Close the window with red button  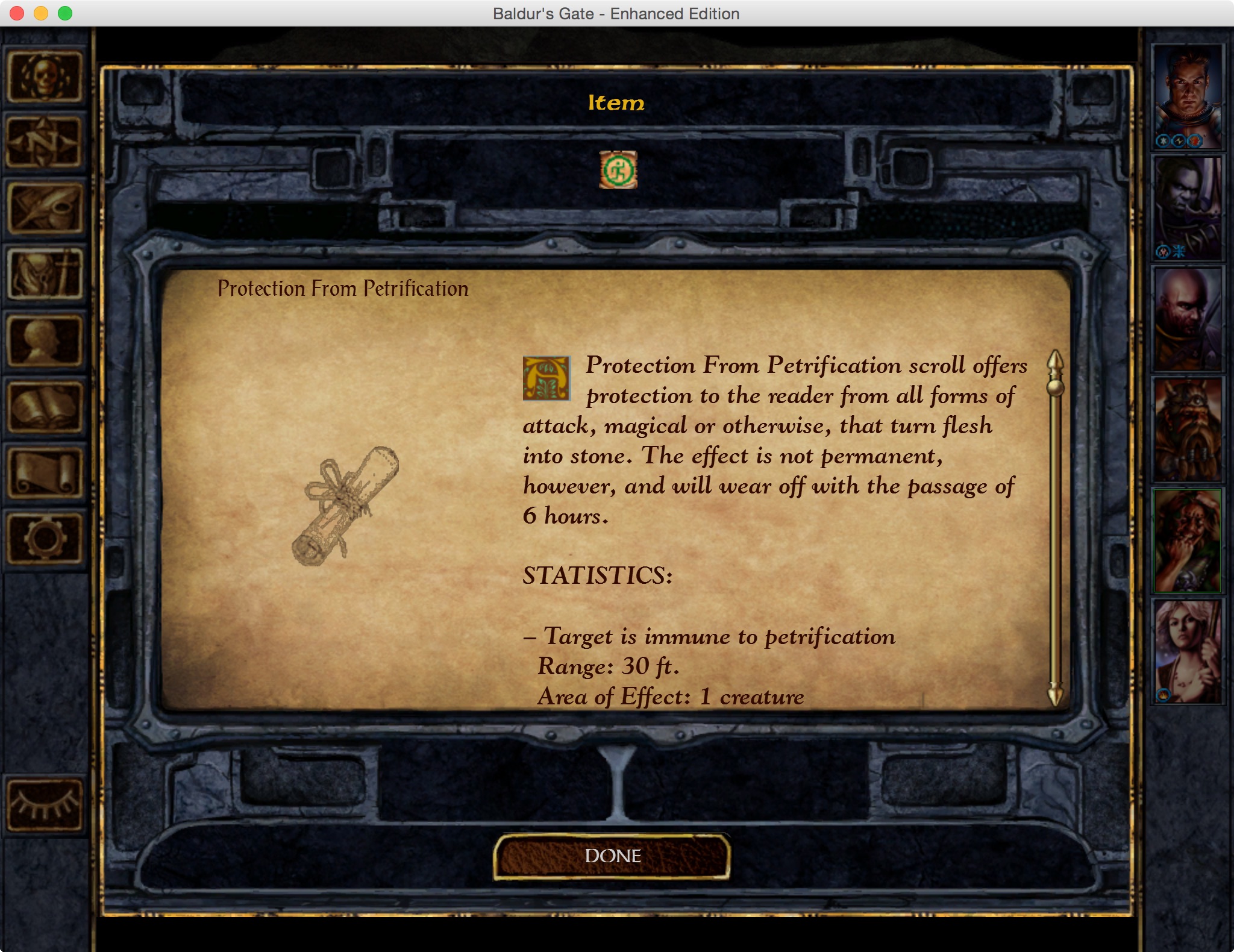(17, 13)
